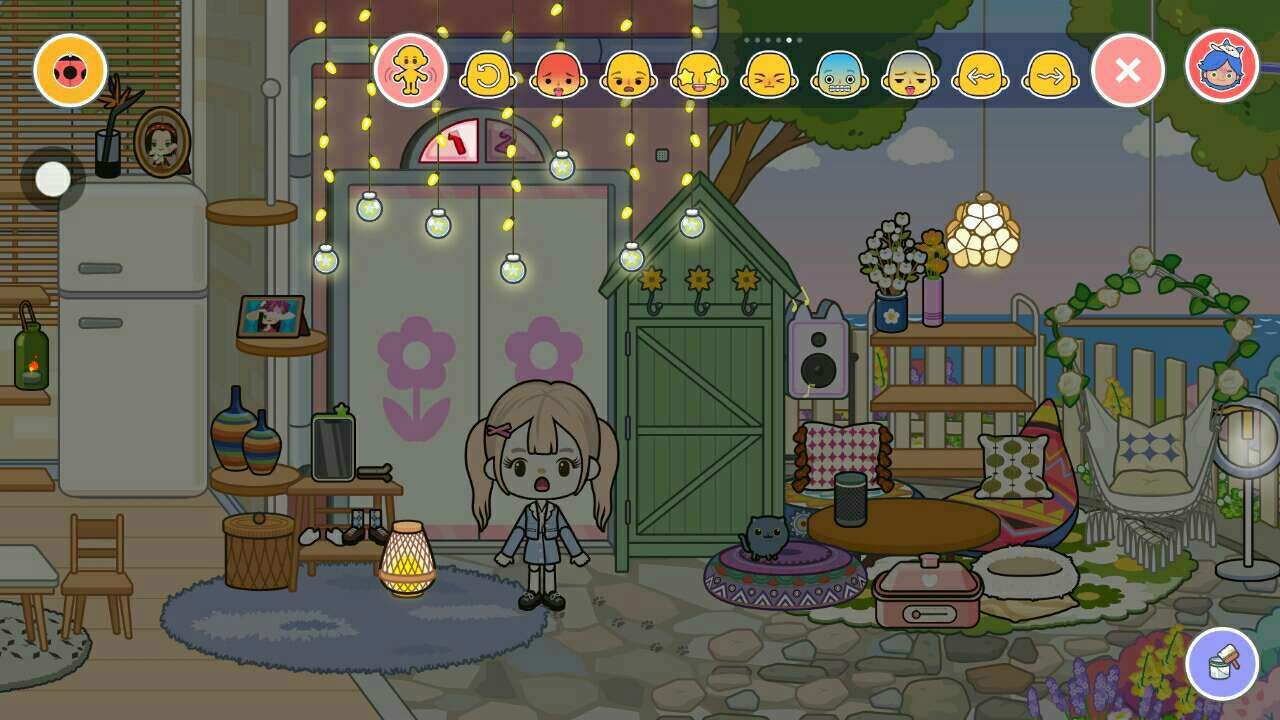Choose the squinting annoyed face expression
Screen dimensions: 1280x720
pos(769,74)
